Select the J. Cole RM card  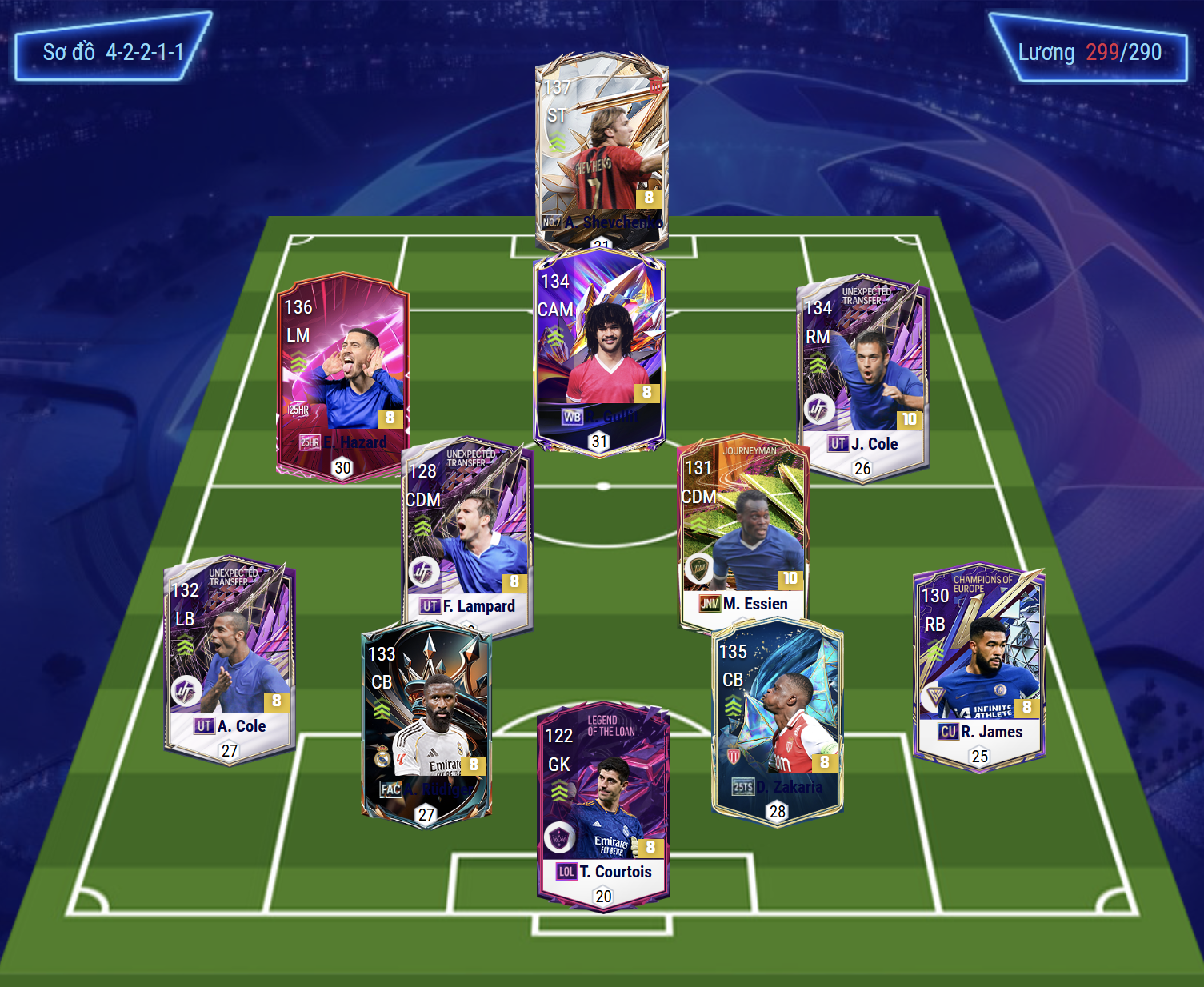[x=862, y=376]
